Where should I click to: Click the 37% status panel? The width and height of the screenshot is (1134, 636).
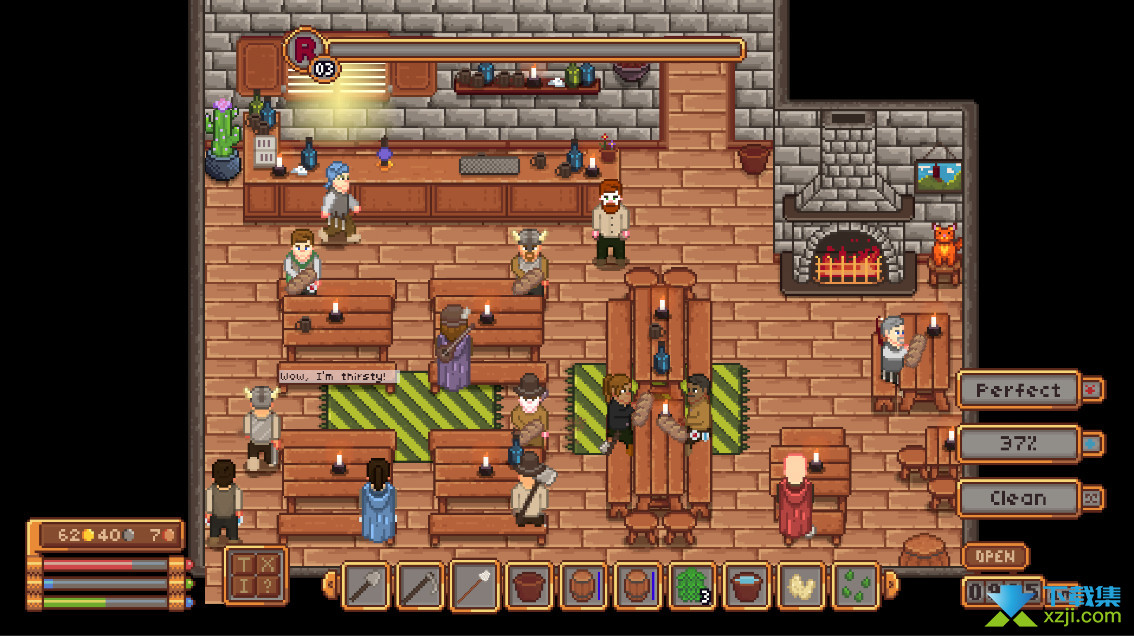click(x=1018, y=444)
